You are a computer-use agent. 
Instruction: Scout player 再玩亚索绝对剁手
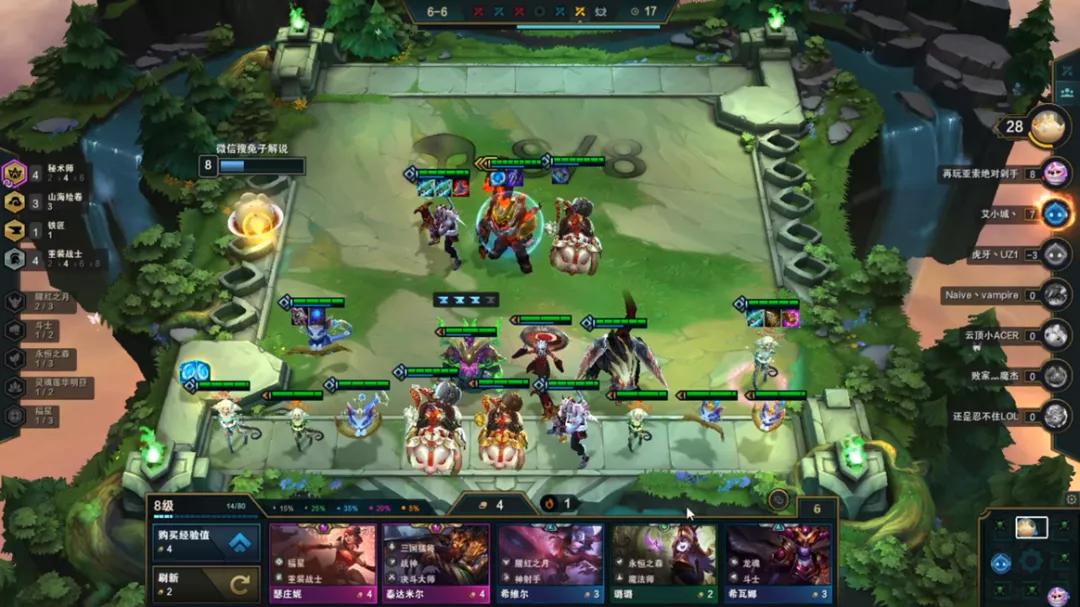pos(1056,173)
